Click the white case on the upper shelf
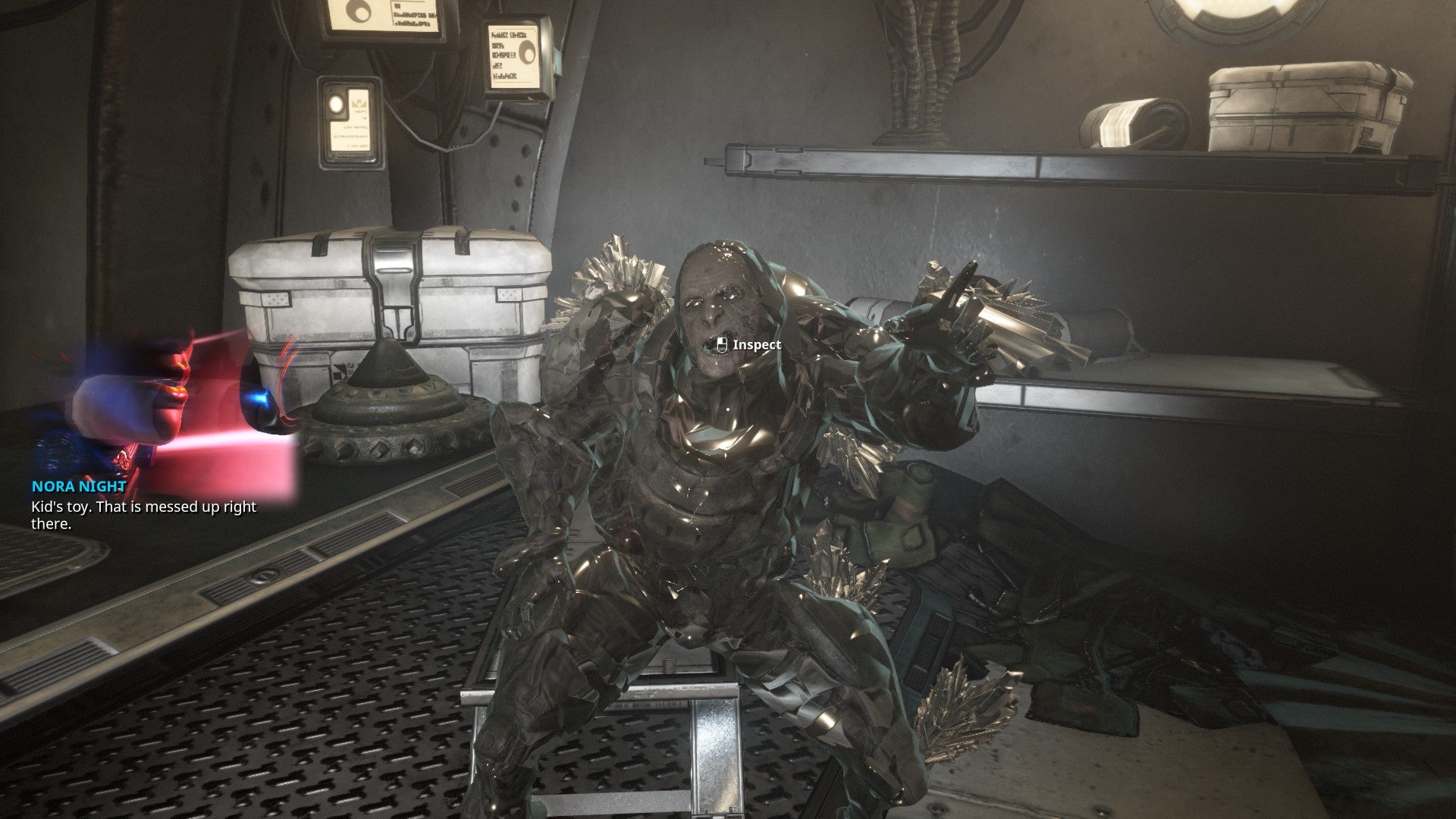 (x=1304, y=106)
